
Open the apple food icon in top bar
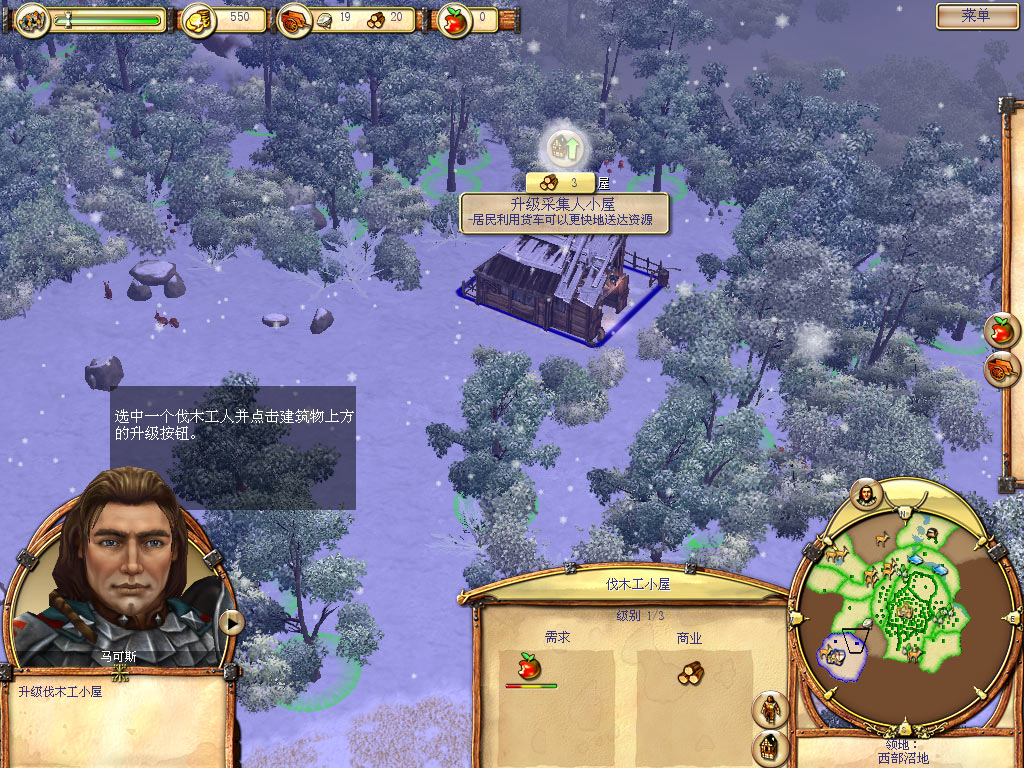(455, 19)
